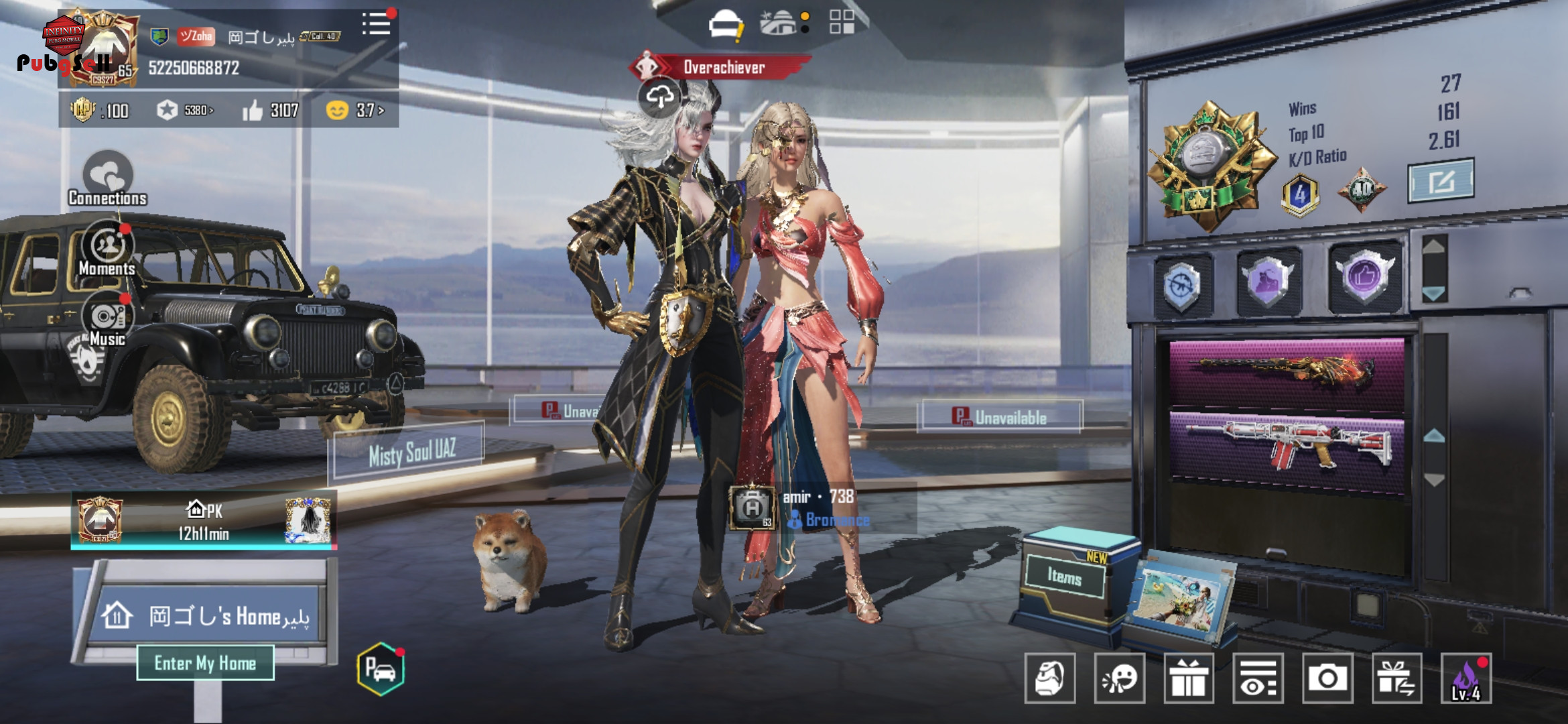
Task: Open the gift exchange icon with arrows
Action: point(1396,678)
